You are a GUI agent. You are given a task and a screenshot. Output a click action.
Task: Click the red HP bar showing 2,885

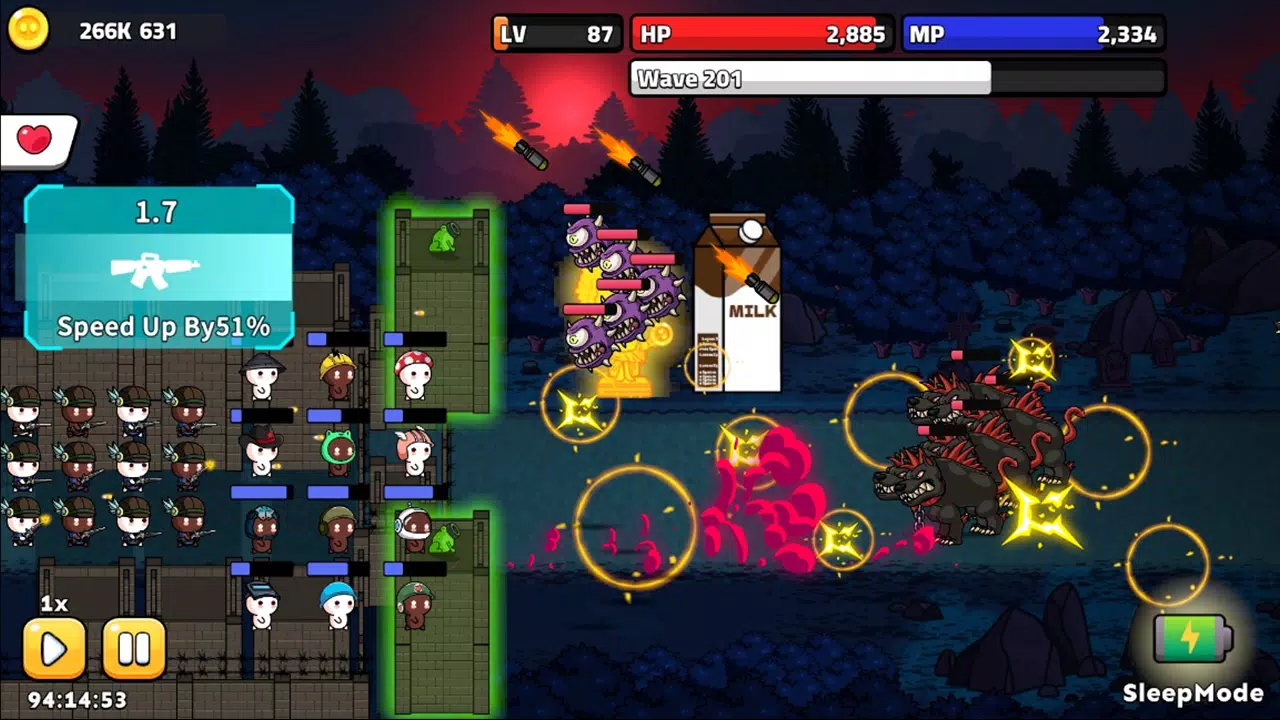[762, 33]
